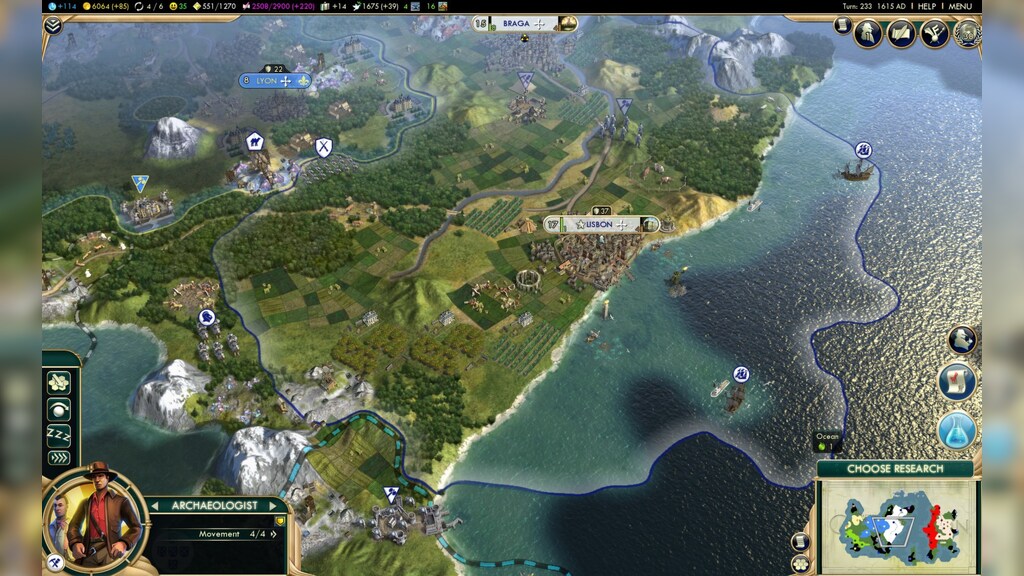Open the laurel wreath victory progress button
Image resolution: width=1024 pixels, height=576 pixels.
click(x=967, y=34)
